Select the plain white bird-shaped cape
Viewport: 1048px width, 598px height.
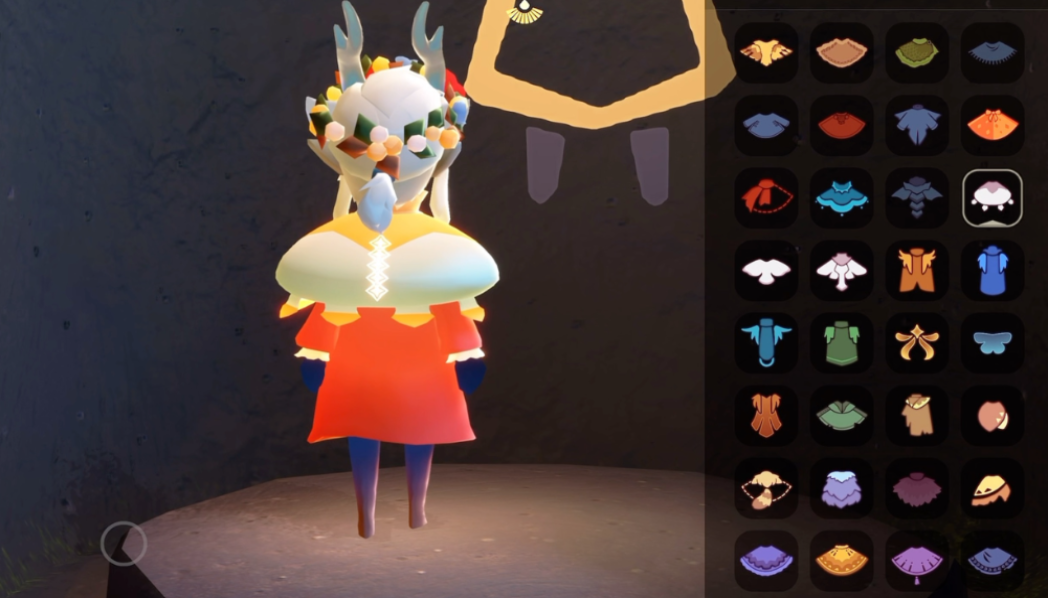click(x=766, y=271)
